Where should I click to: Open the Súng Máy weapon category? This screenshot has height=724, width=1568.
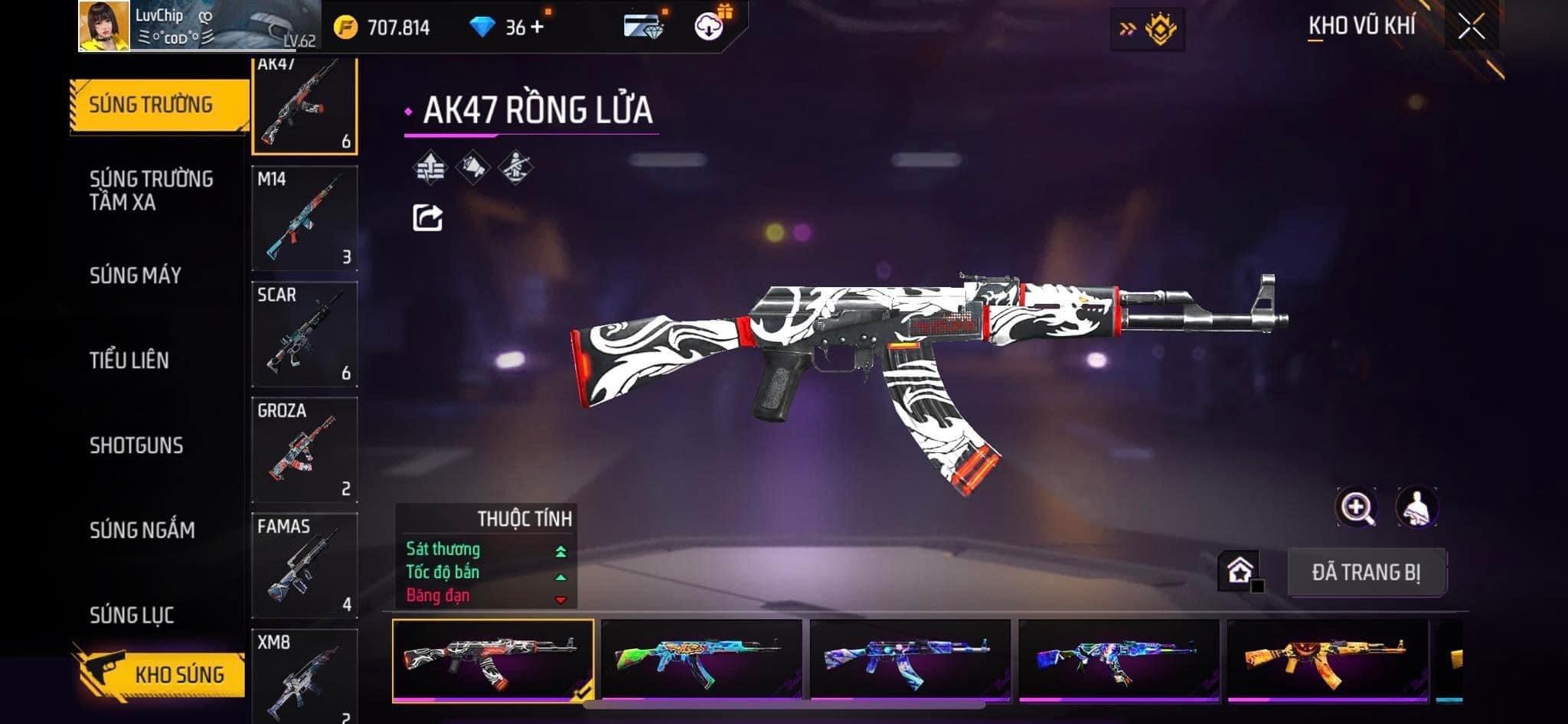tap(136, 276)
